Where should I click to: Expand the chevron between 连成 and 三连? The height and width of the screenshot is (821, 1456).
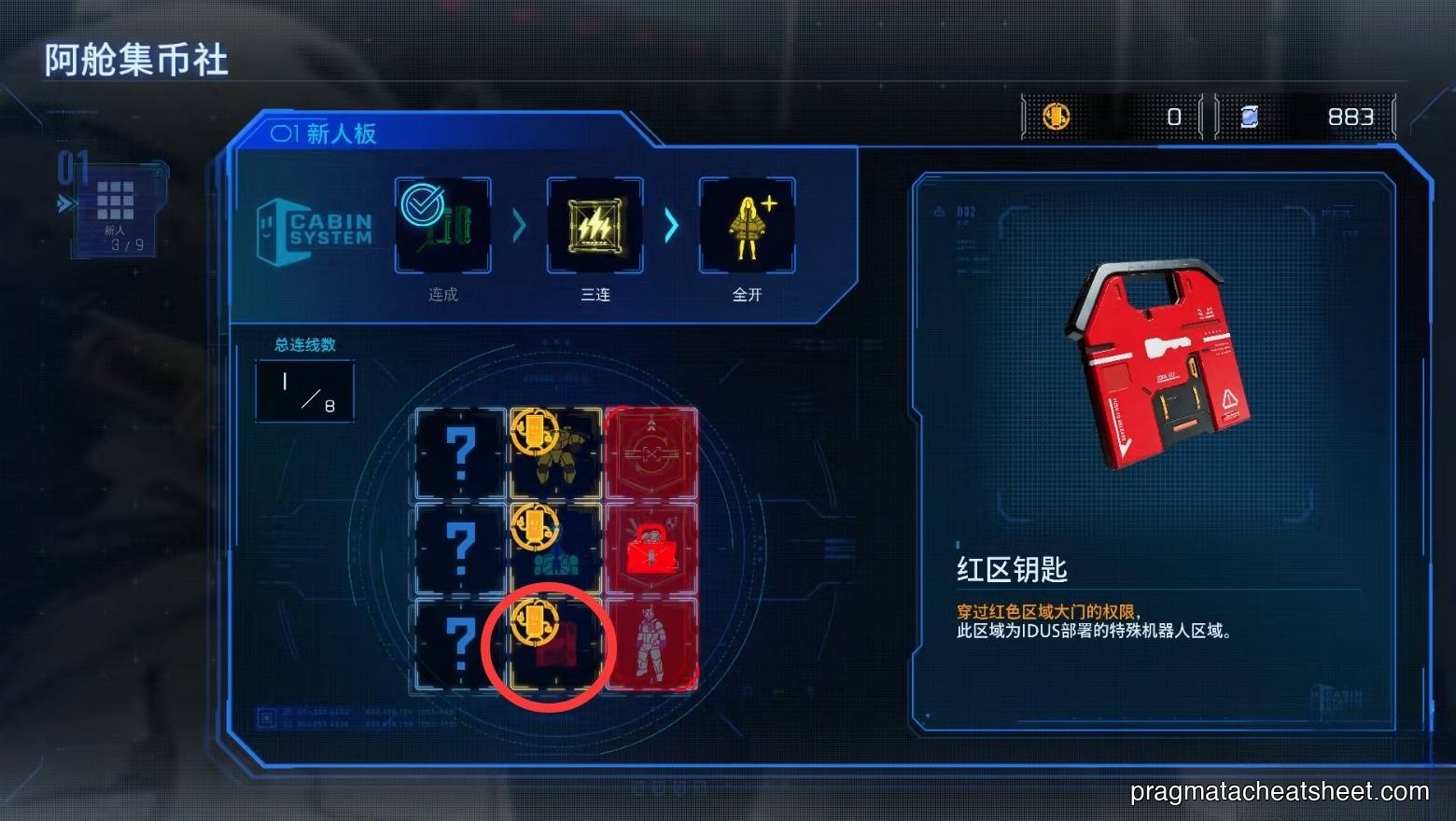pos(519,226)
